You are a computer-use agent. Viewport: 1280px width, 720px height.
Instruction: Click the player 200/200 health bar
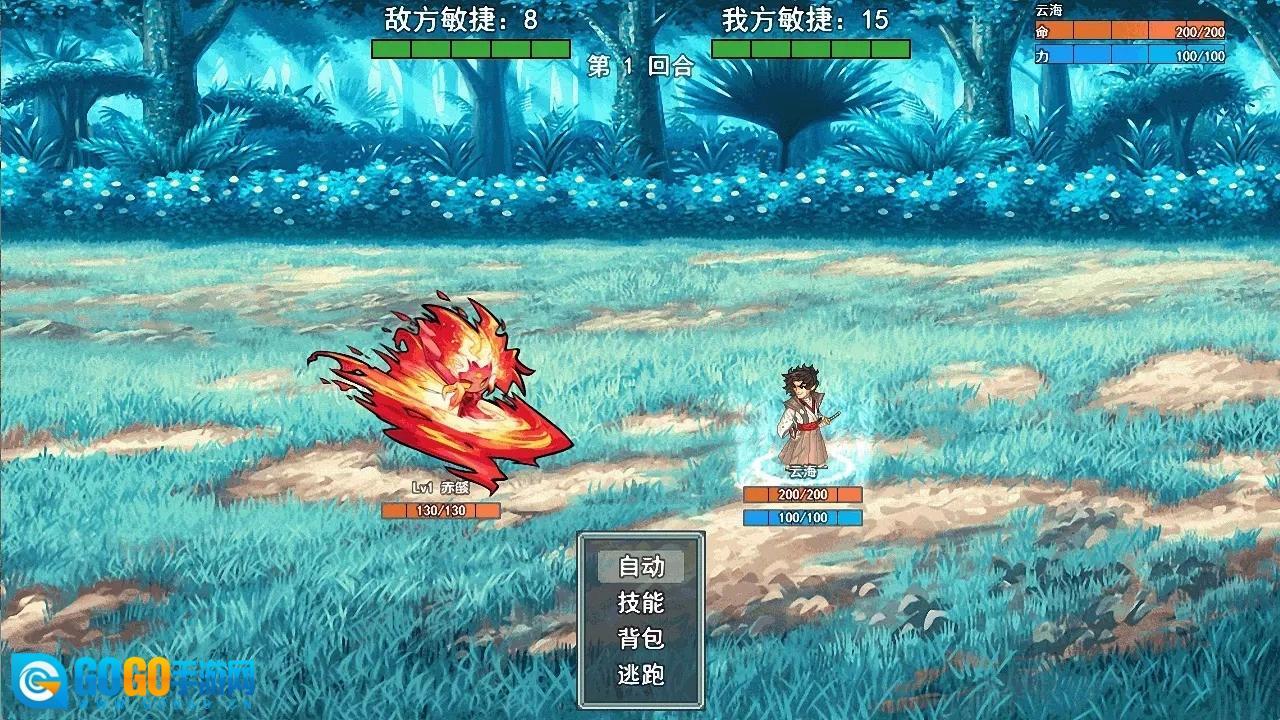pos(800,495)
